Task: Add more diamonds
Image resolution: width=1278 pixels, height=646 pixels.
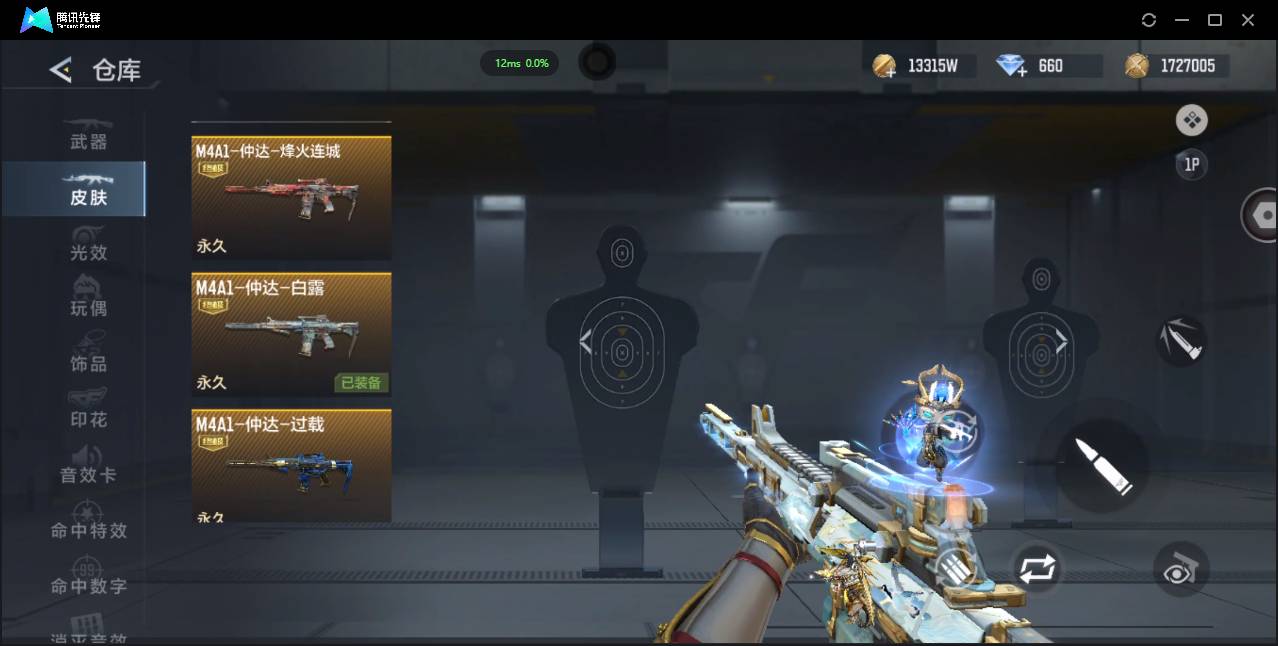Action: [x=1012, y=67]
